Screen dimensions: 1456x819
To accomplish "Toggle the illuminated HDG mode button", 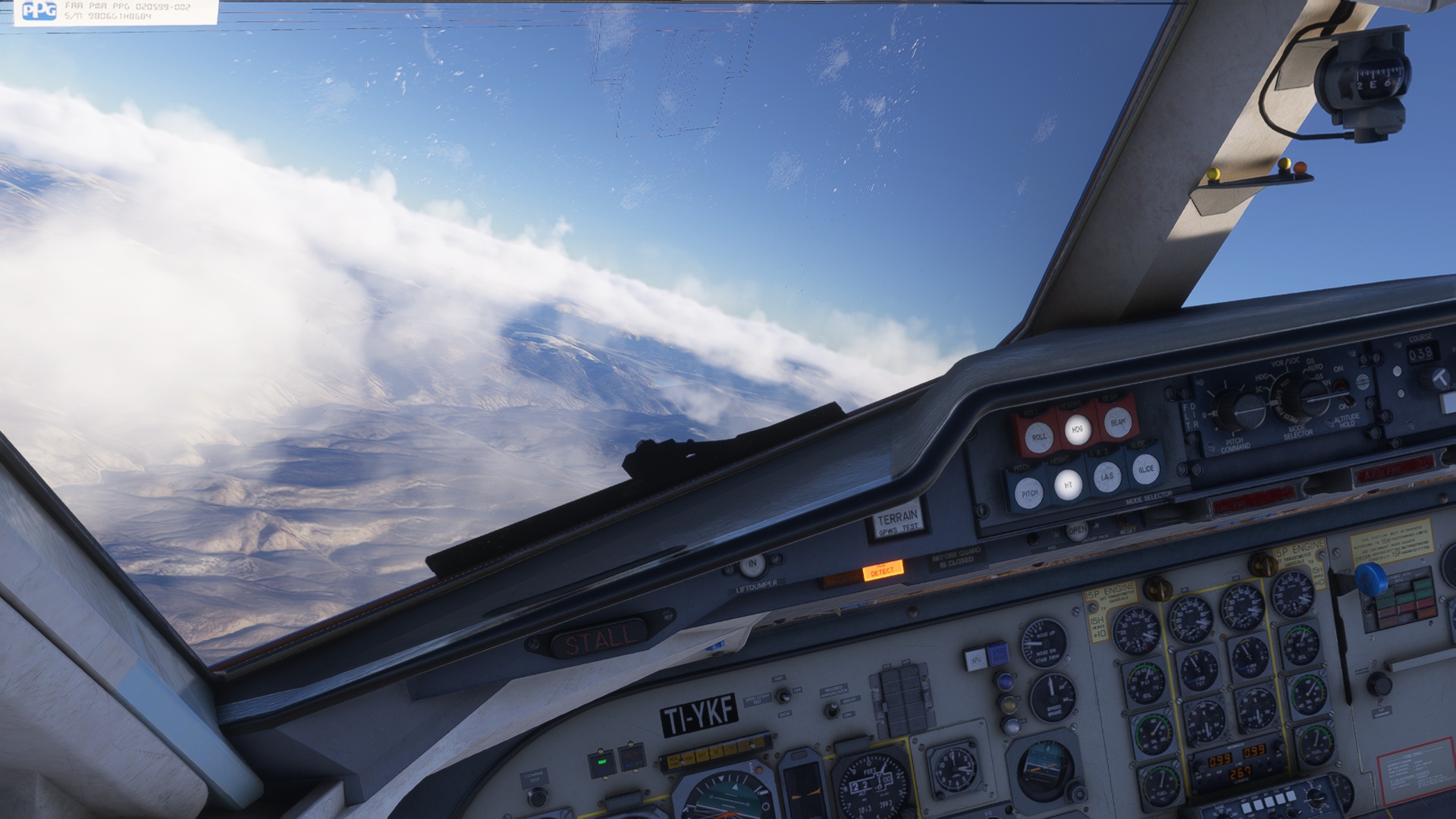I will [1077, 430].
